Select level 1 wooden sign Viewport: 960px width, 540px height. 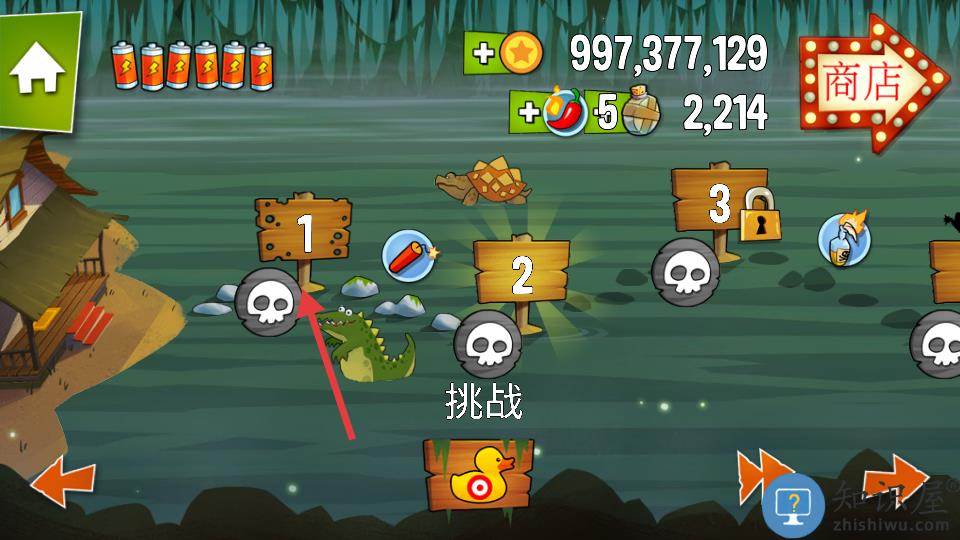pyautogui.click(x=304, y=231)
